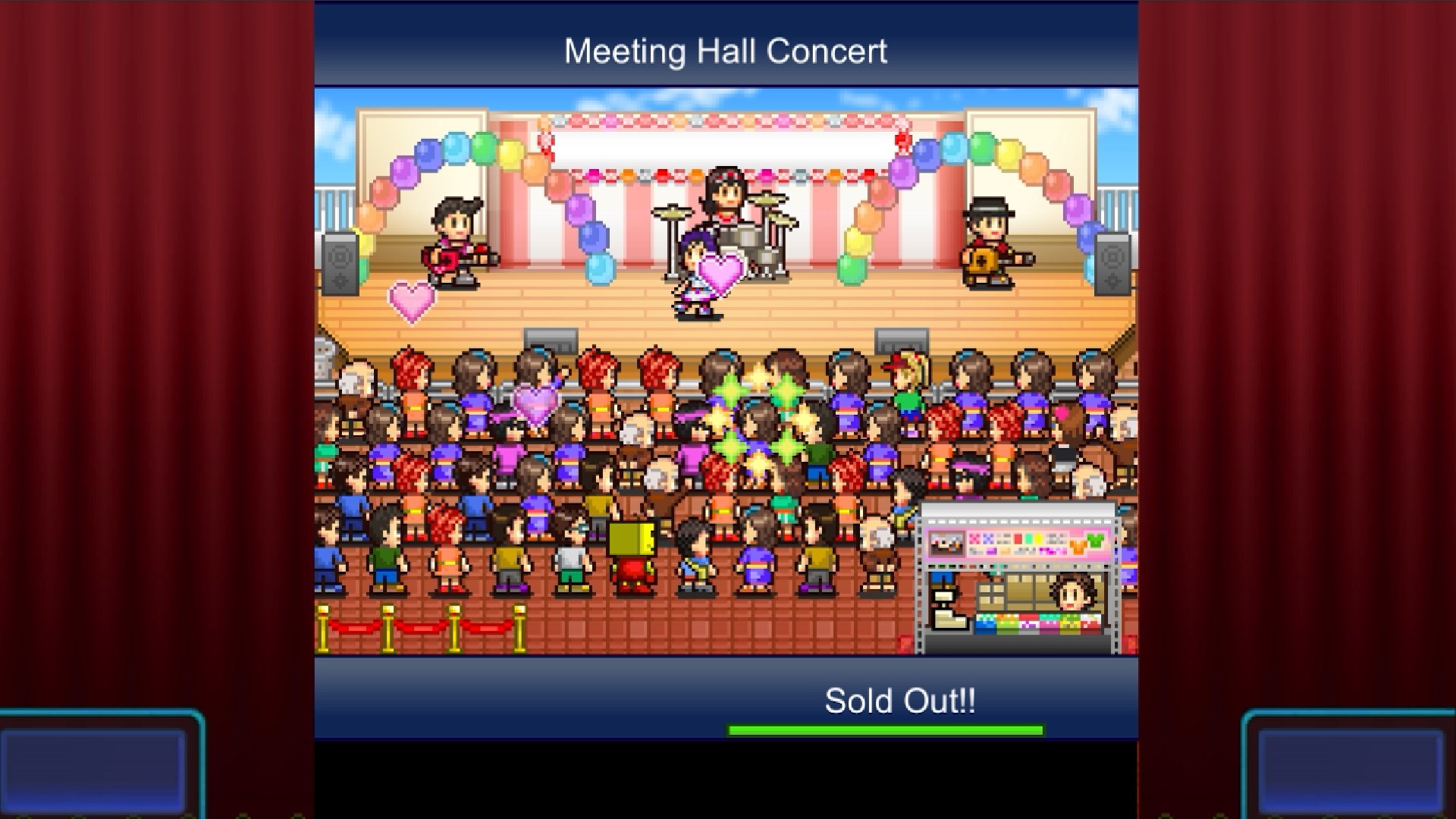This screenshot has height=819, width=1456.
Task: Click the green shirt on the merchandise rack
Action: pos(1096,539)
